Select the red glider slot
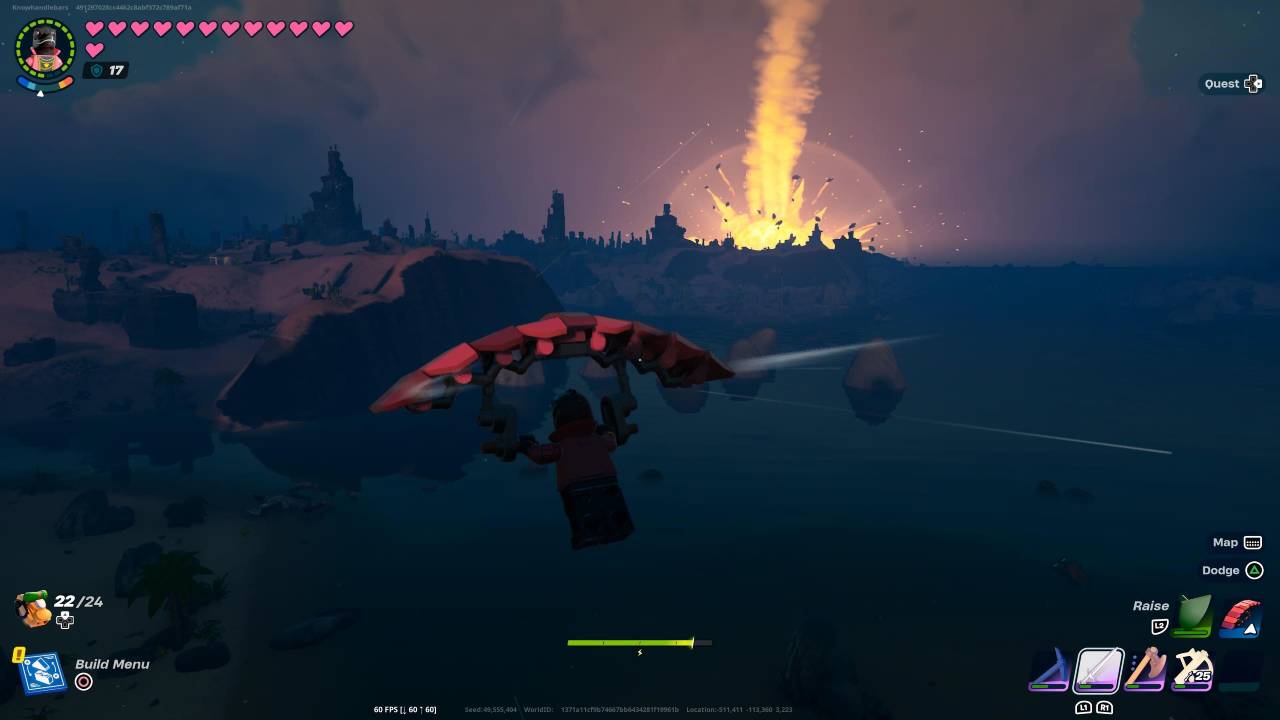This screenshot has height=720, width=1280. pyautogui.click(x=1240, y=617)
